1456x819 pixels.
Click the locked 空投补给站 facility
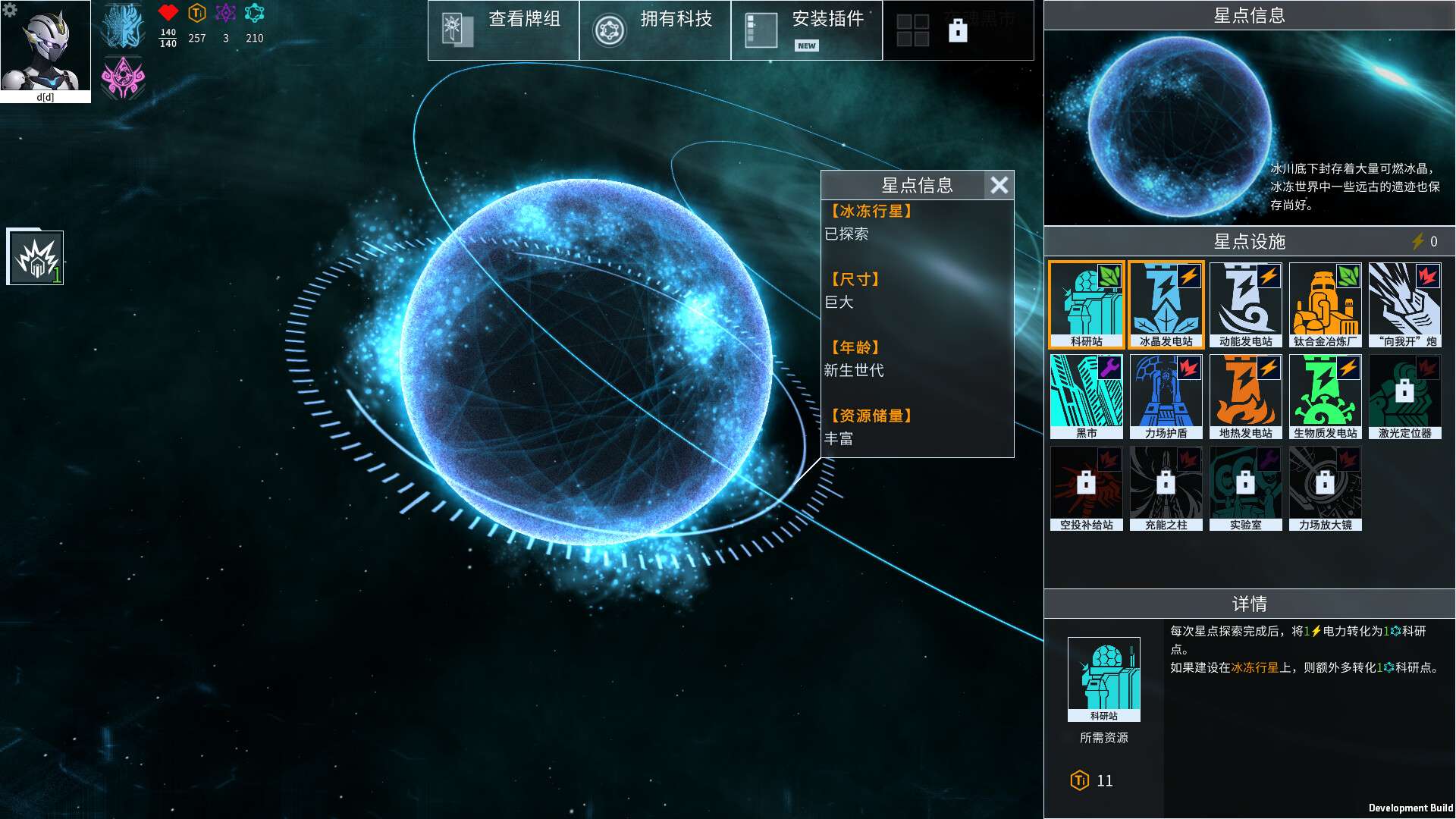coord(1085,488)
